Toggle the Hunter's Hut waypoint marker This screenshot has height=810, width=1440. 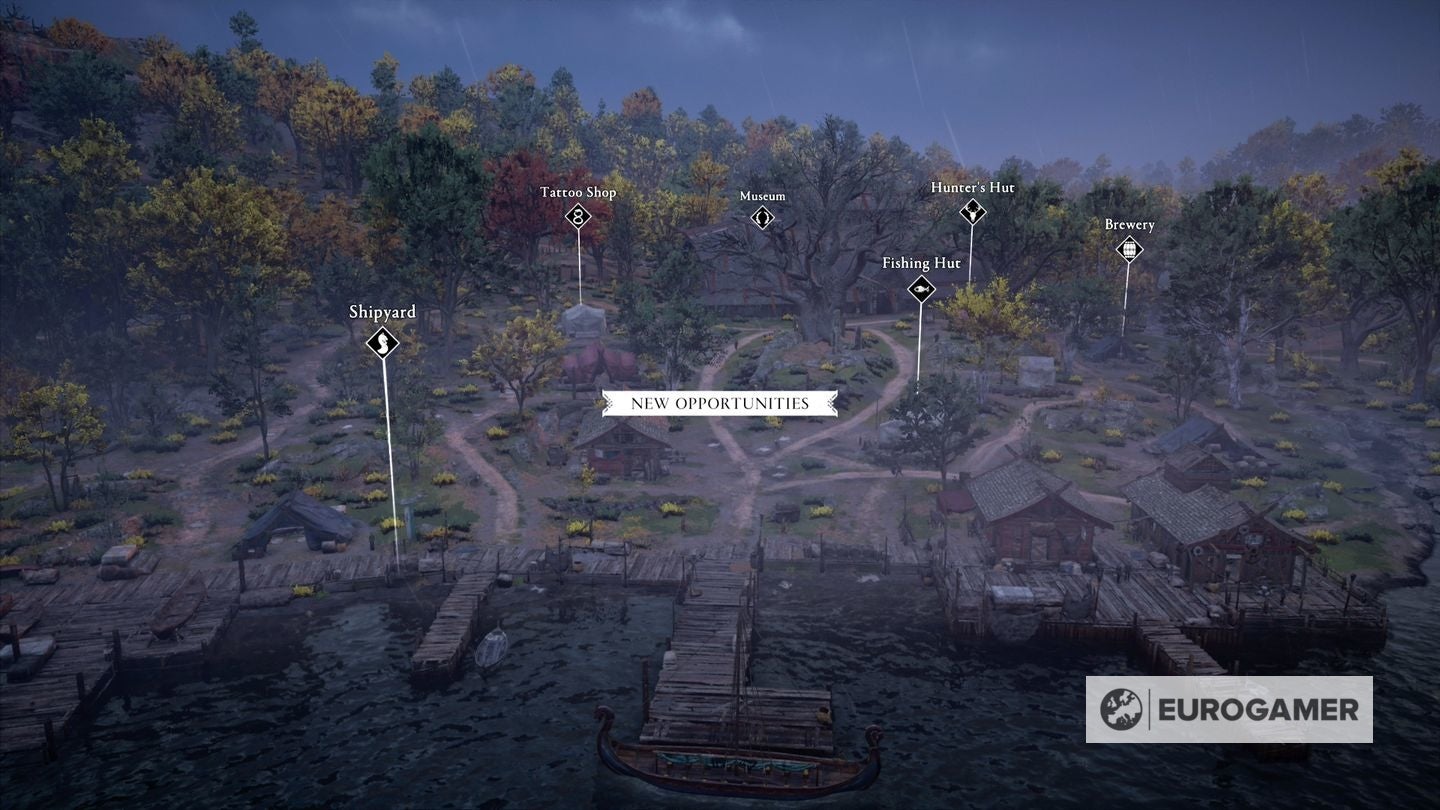click(x=971, y=212)
